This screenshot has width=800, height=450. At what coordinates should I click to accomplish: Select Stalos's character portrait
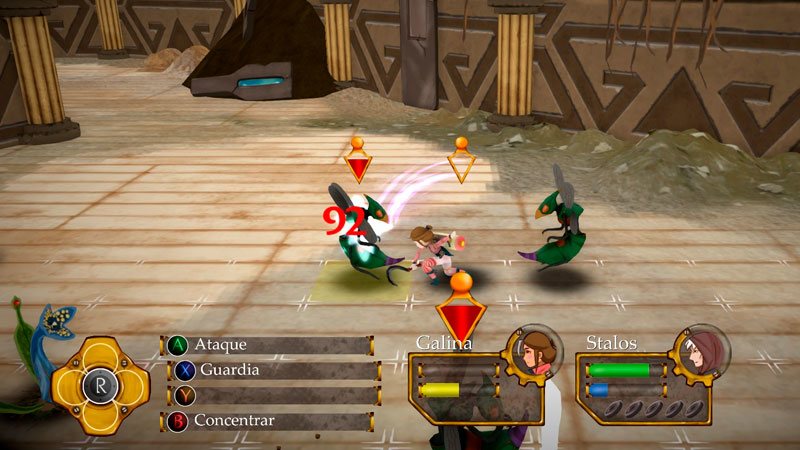pyautogui.click(x=699, y=349)
